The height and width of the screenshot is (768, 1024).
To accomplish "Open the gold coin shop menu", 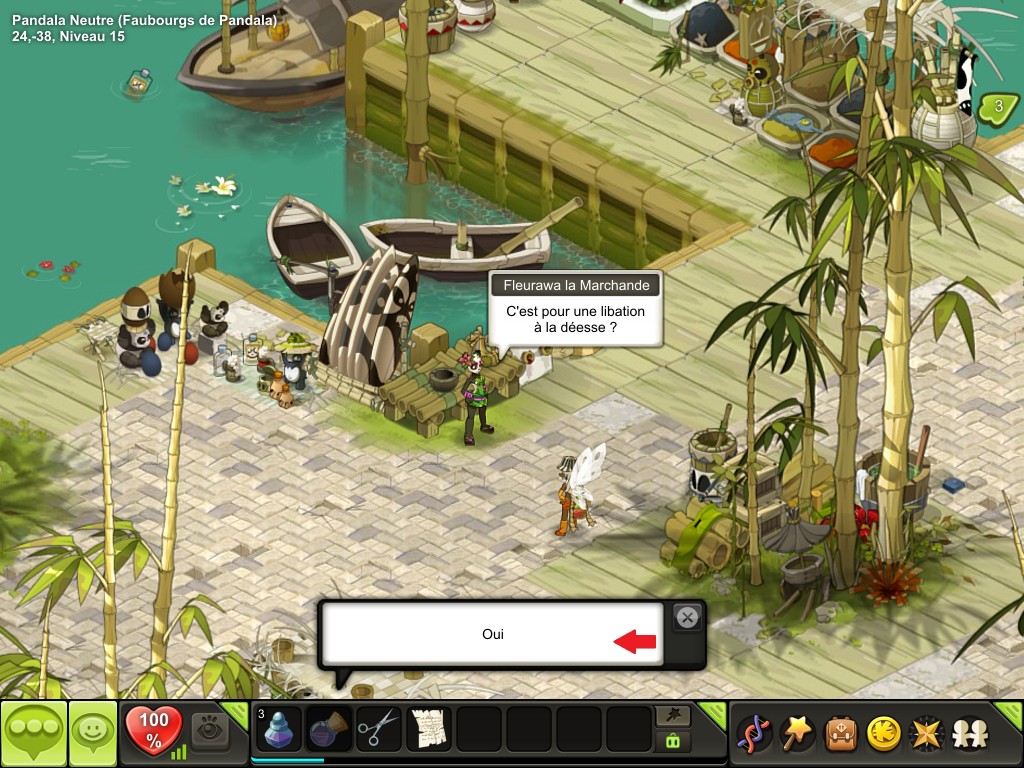I will point(882,734).
